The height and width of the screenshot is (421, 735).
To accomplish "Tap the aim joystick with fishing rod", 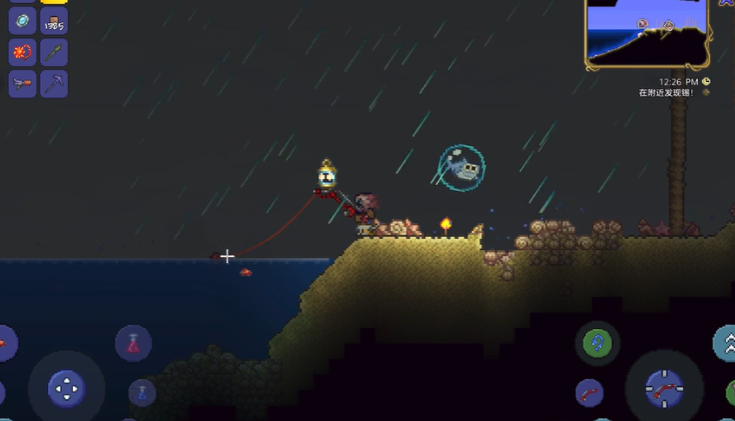I will 663,388.
